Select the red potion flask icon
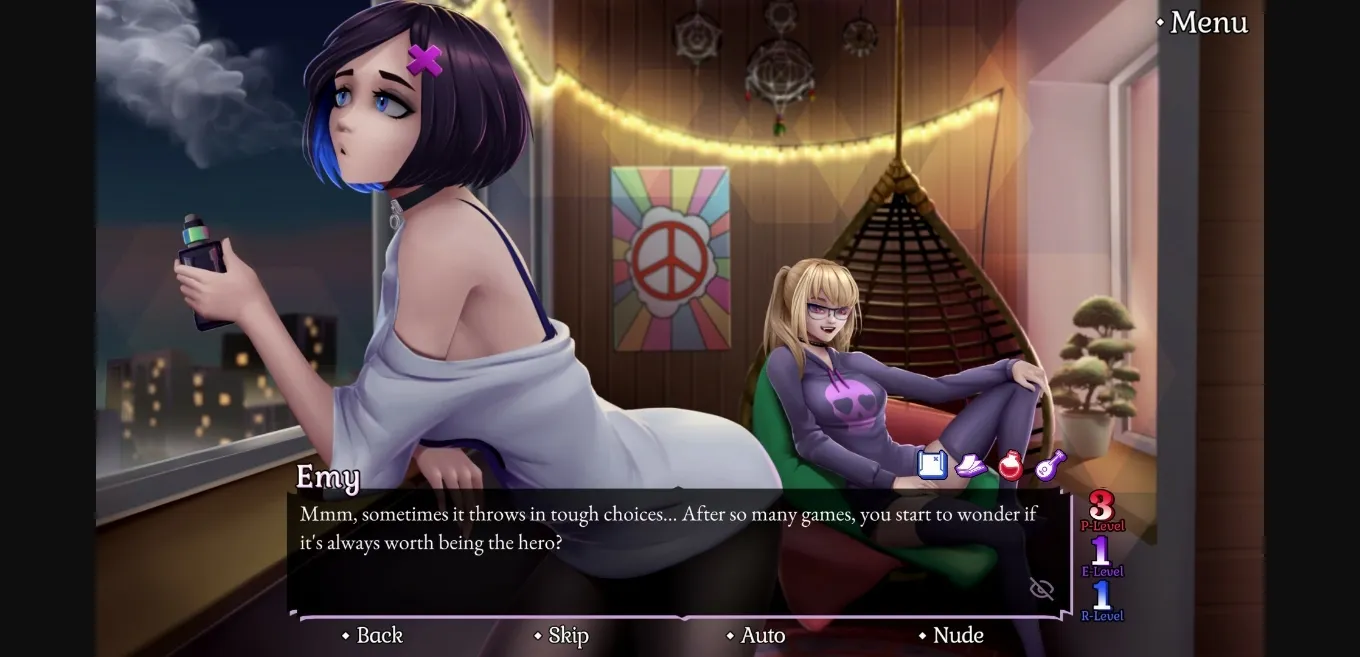This screenshot has height=657, width=1360. [1011, 465]
